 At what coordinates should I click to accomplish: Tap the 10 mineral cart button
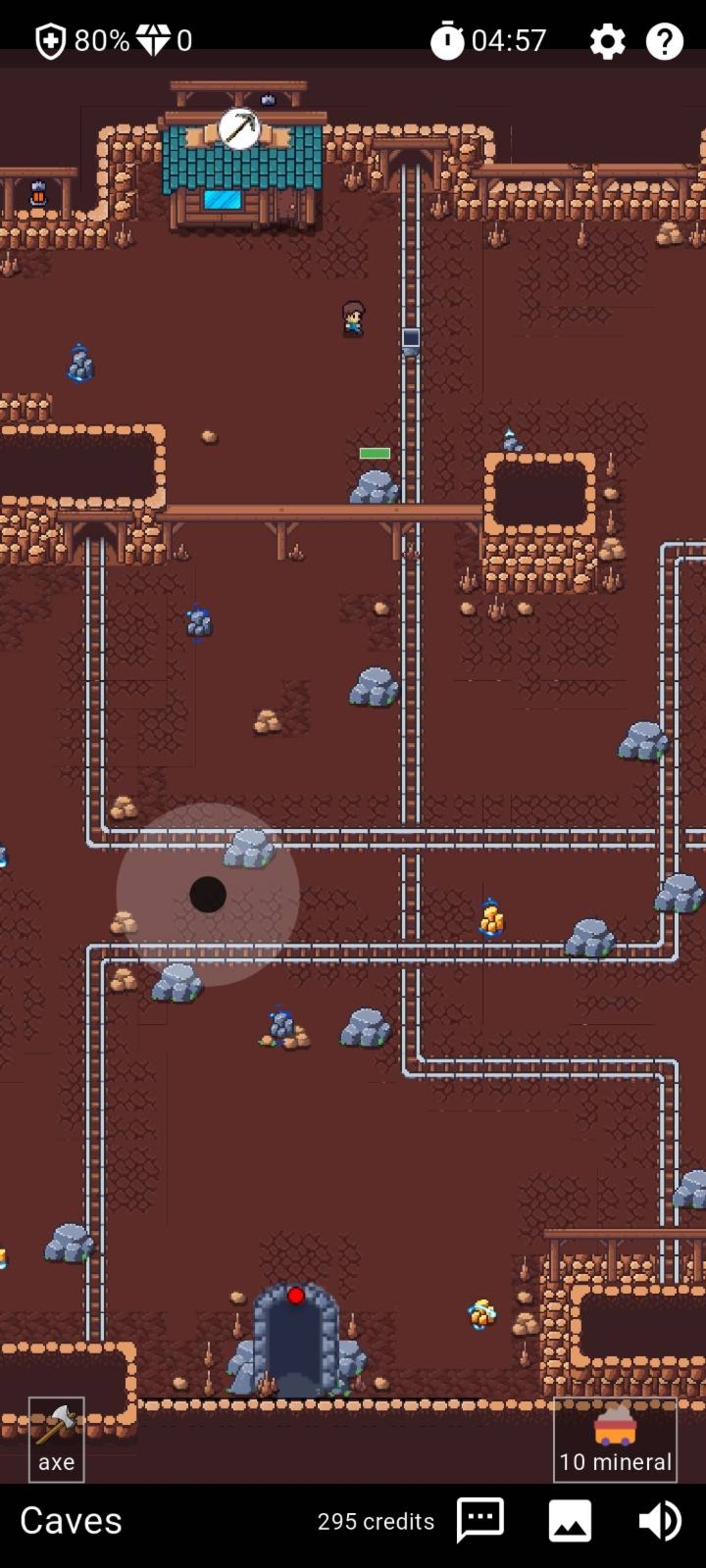[615, 1439]
